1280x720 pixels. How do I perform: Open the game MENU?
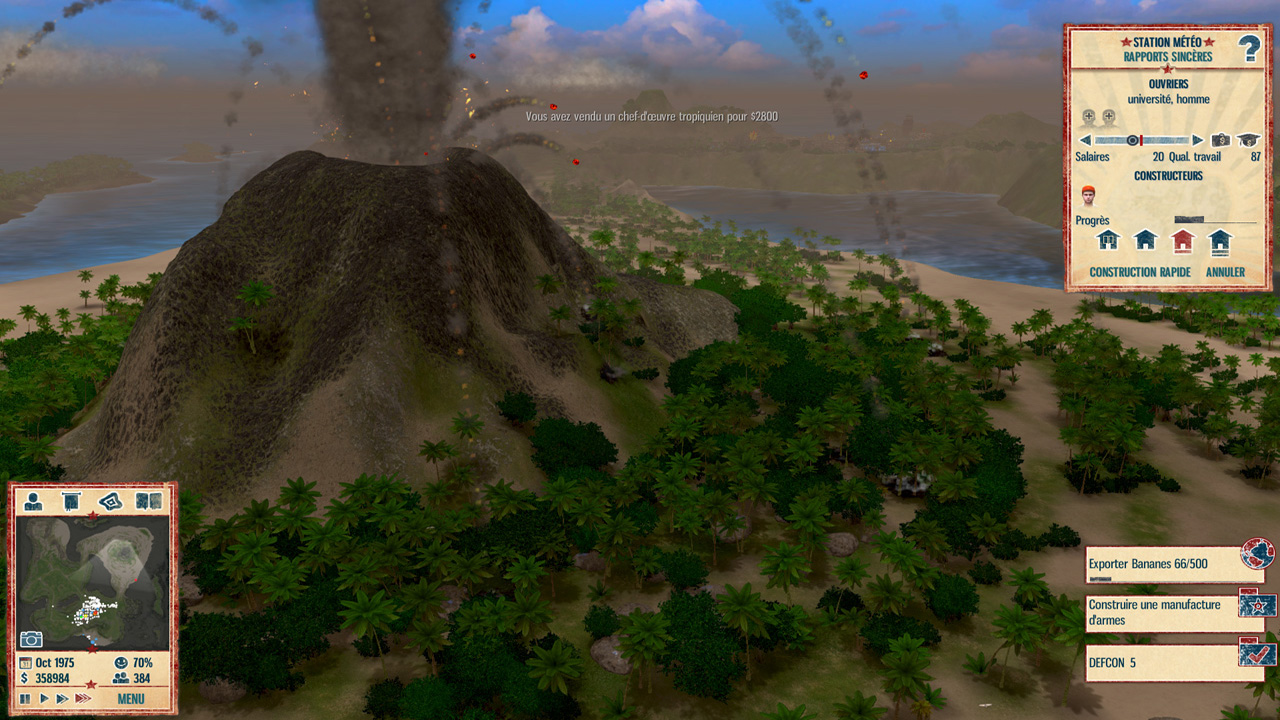tap(131, 699)
